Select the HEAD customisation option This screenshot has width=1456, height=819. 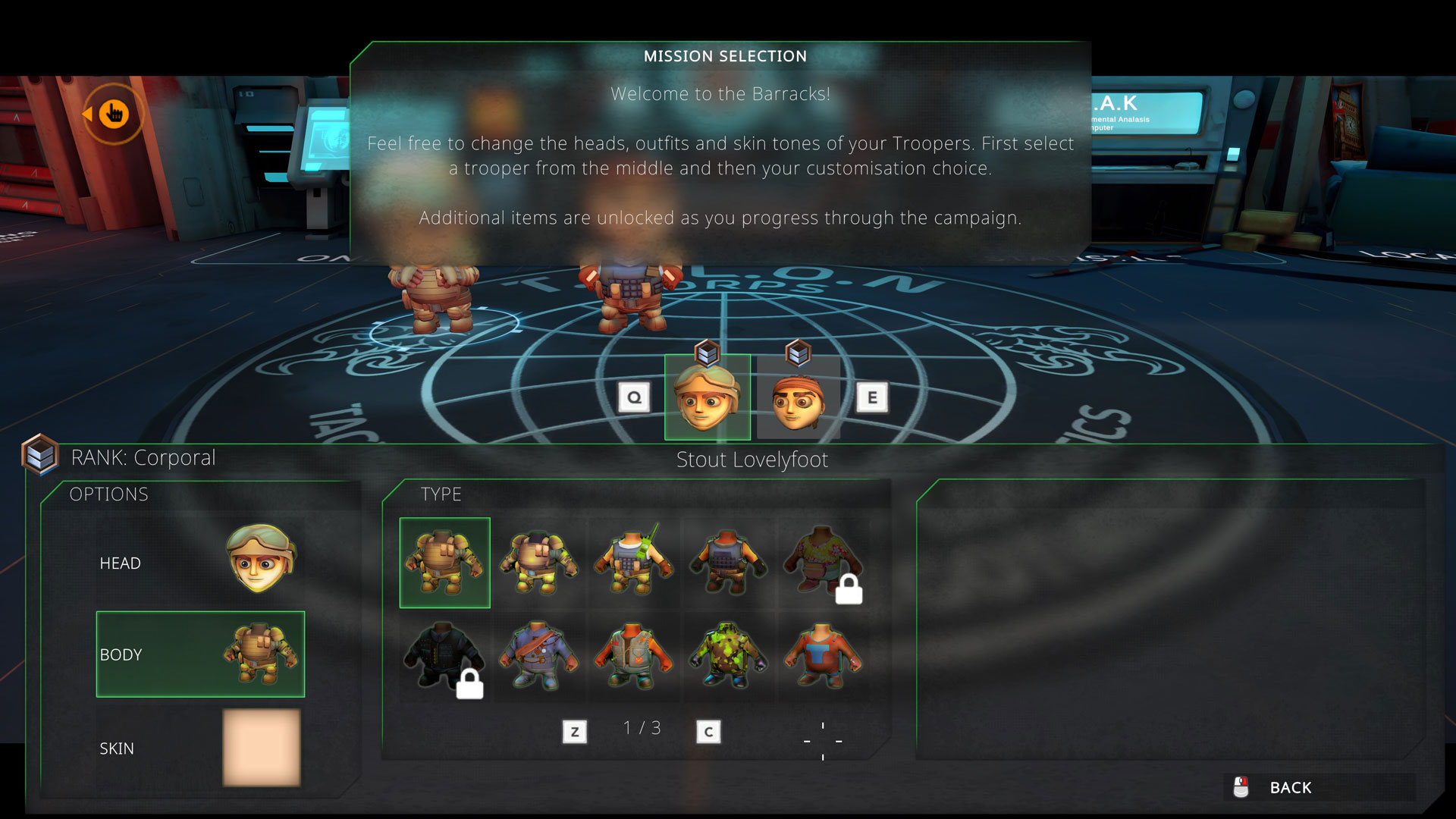pos(200,562)
